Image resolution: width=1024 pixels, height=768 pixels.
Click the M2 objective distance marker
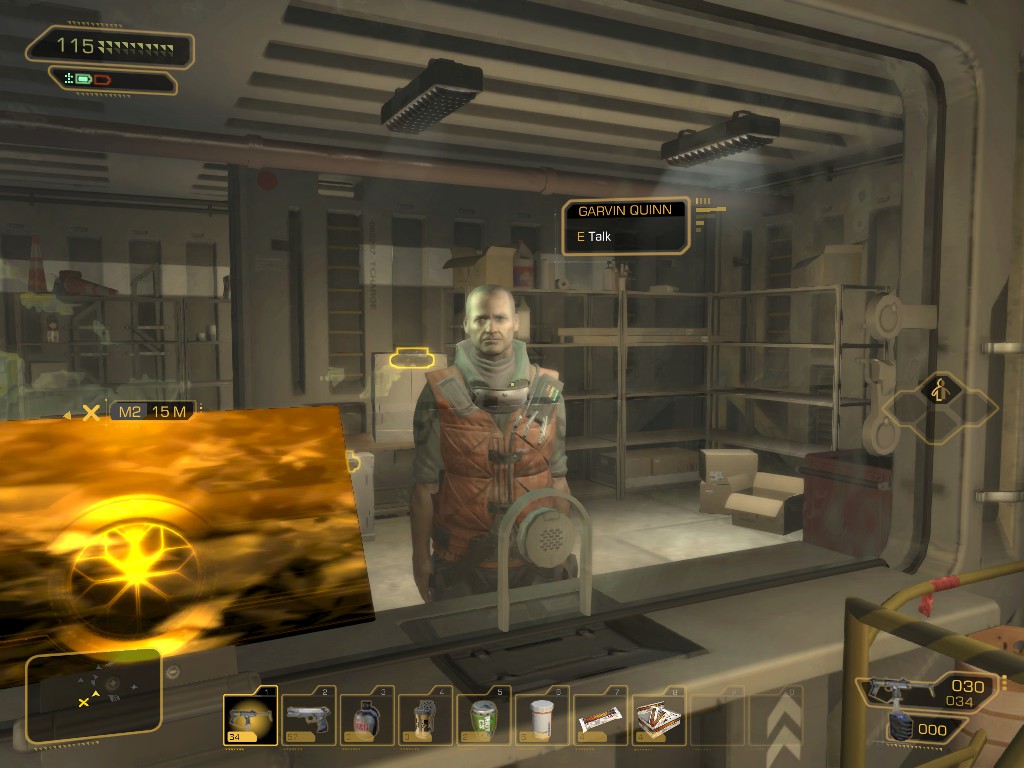click(152, 411)
